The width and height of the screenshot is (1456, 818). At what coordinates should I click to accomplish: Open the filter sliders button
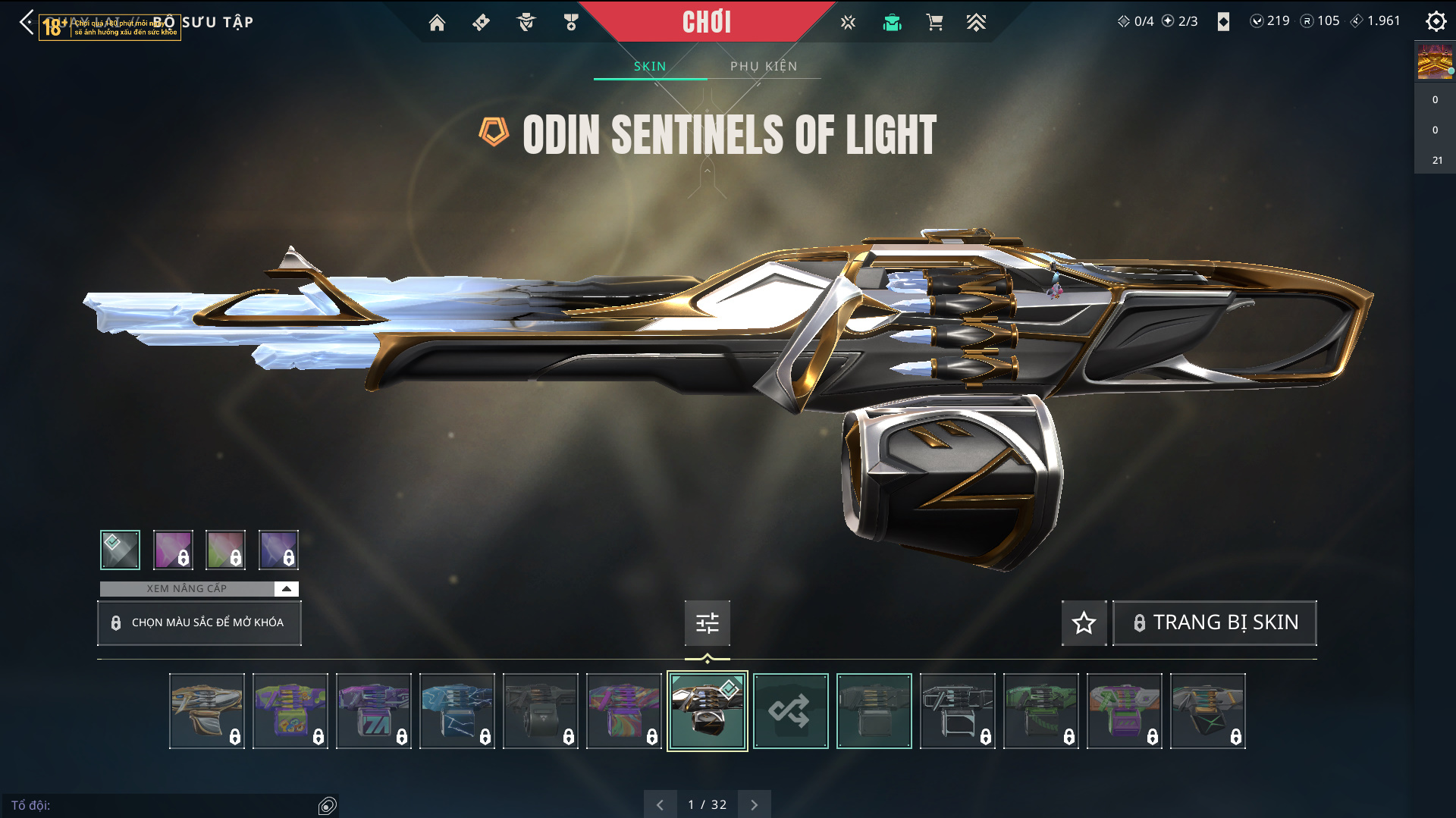click(707, 622)
